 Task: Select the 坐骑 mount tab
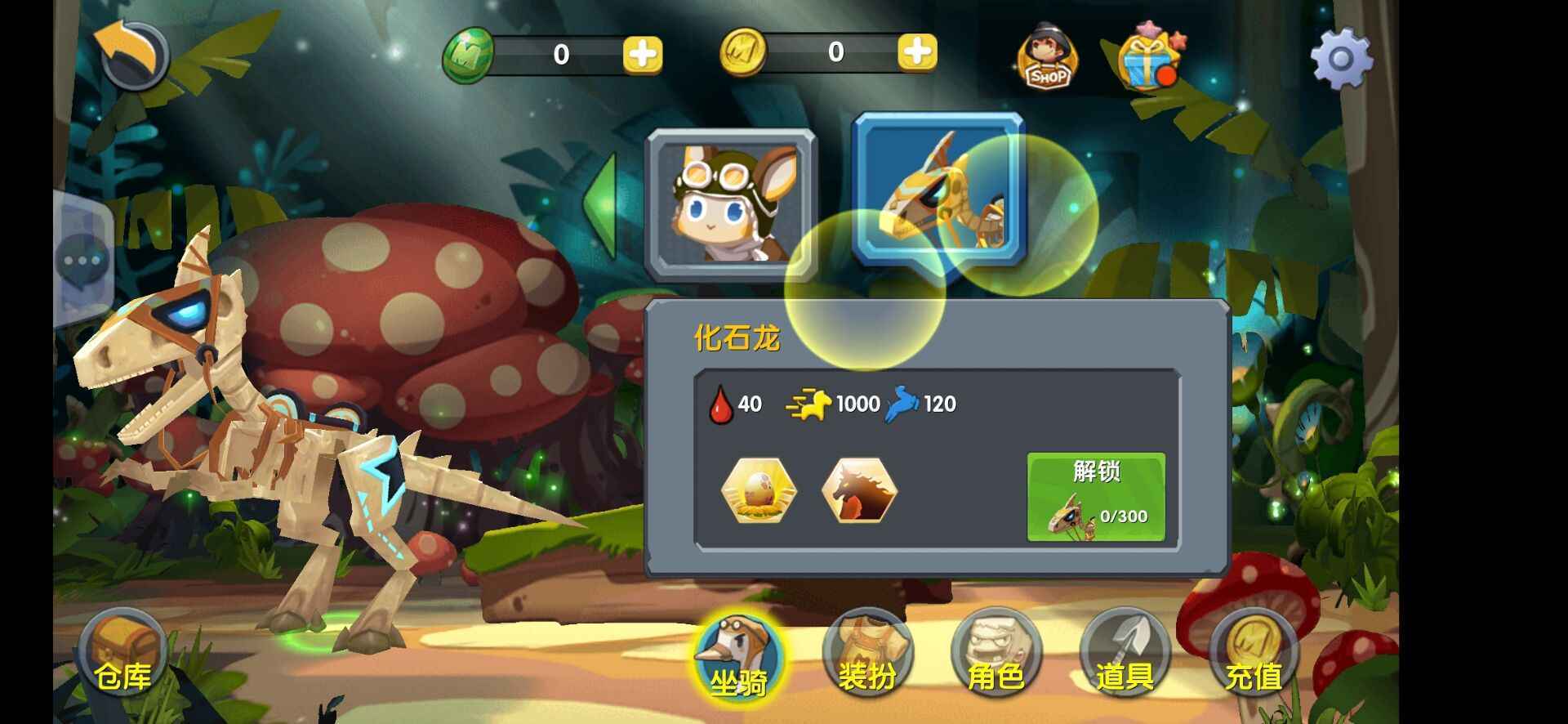737,658
